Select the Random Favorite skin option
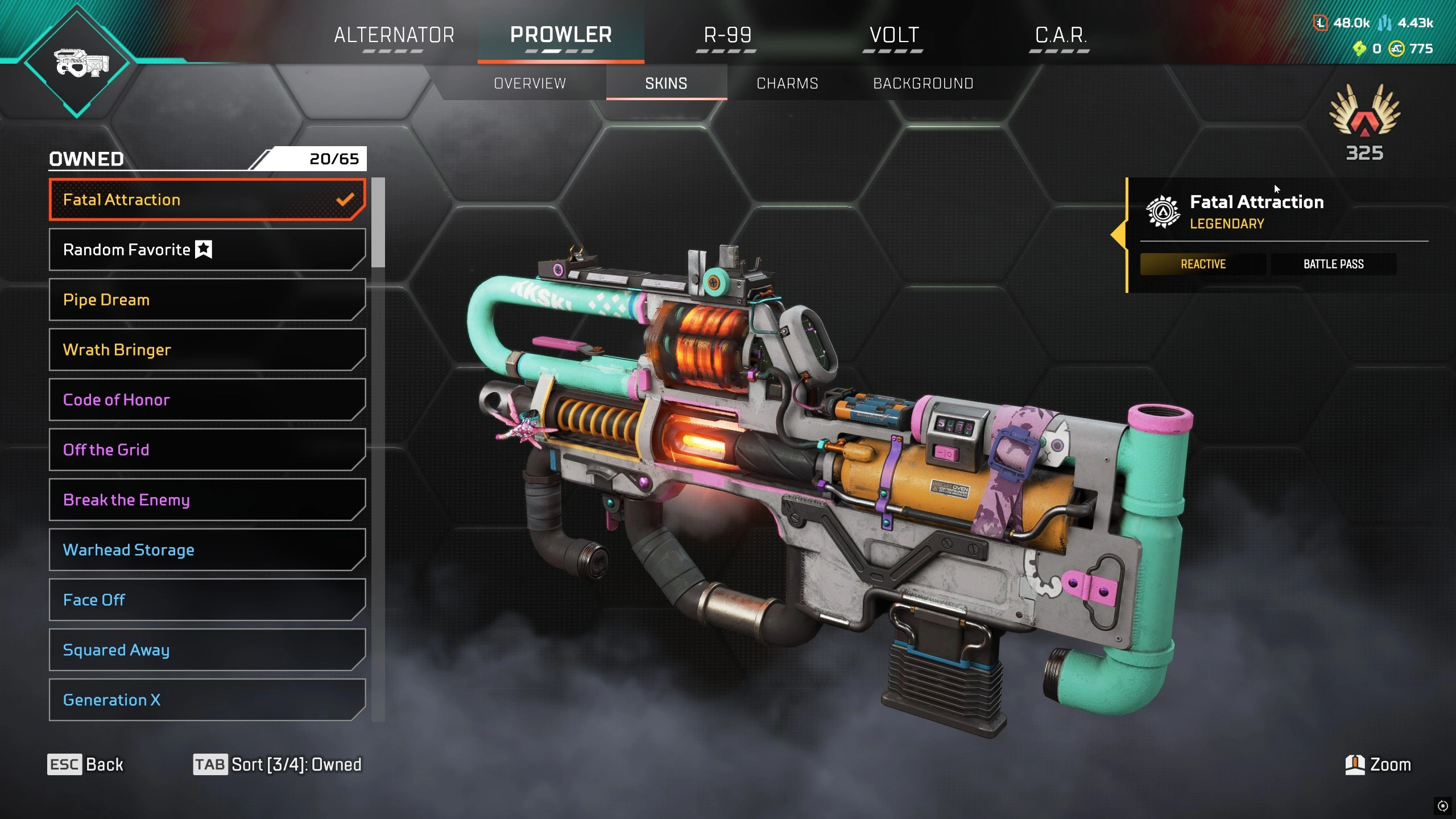 (x=207, y=250)
